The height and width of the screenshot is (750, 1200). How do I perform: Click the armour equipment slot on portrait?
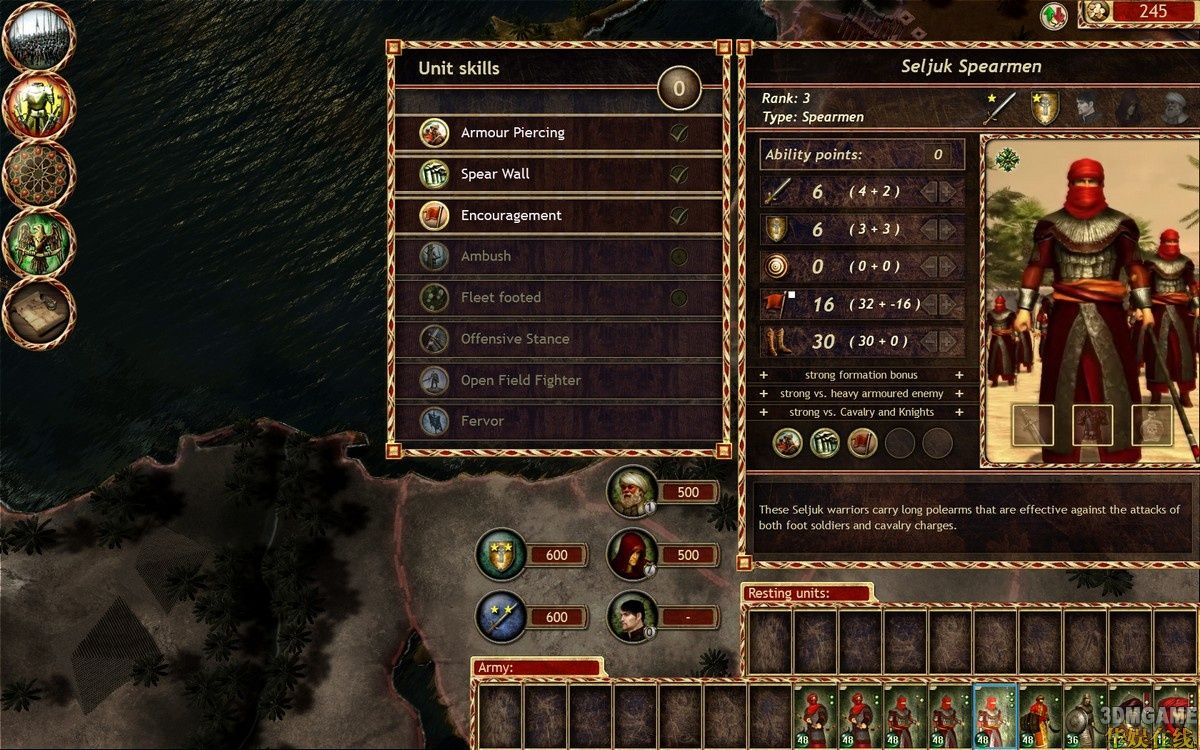tap(1092, 425)
